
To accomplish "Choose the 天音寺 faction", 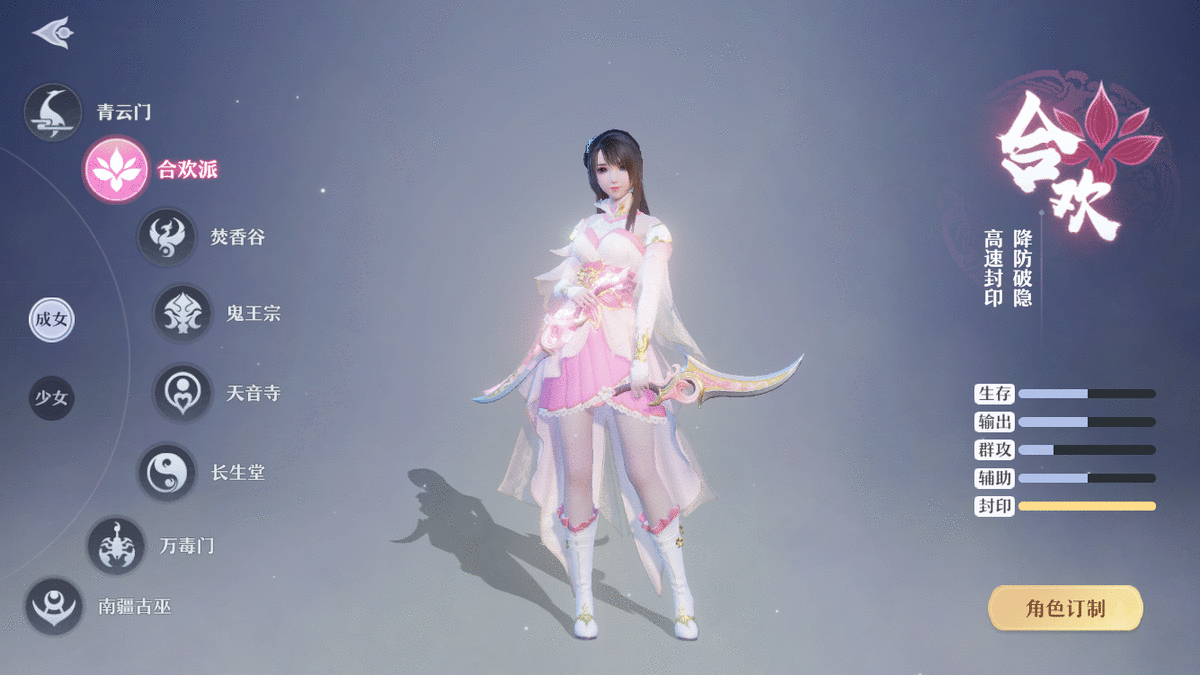I will tap(182, 392).
